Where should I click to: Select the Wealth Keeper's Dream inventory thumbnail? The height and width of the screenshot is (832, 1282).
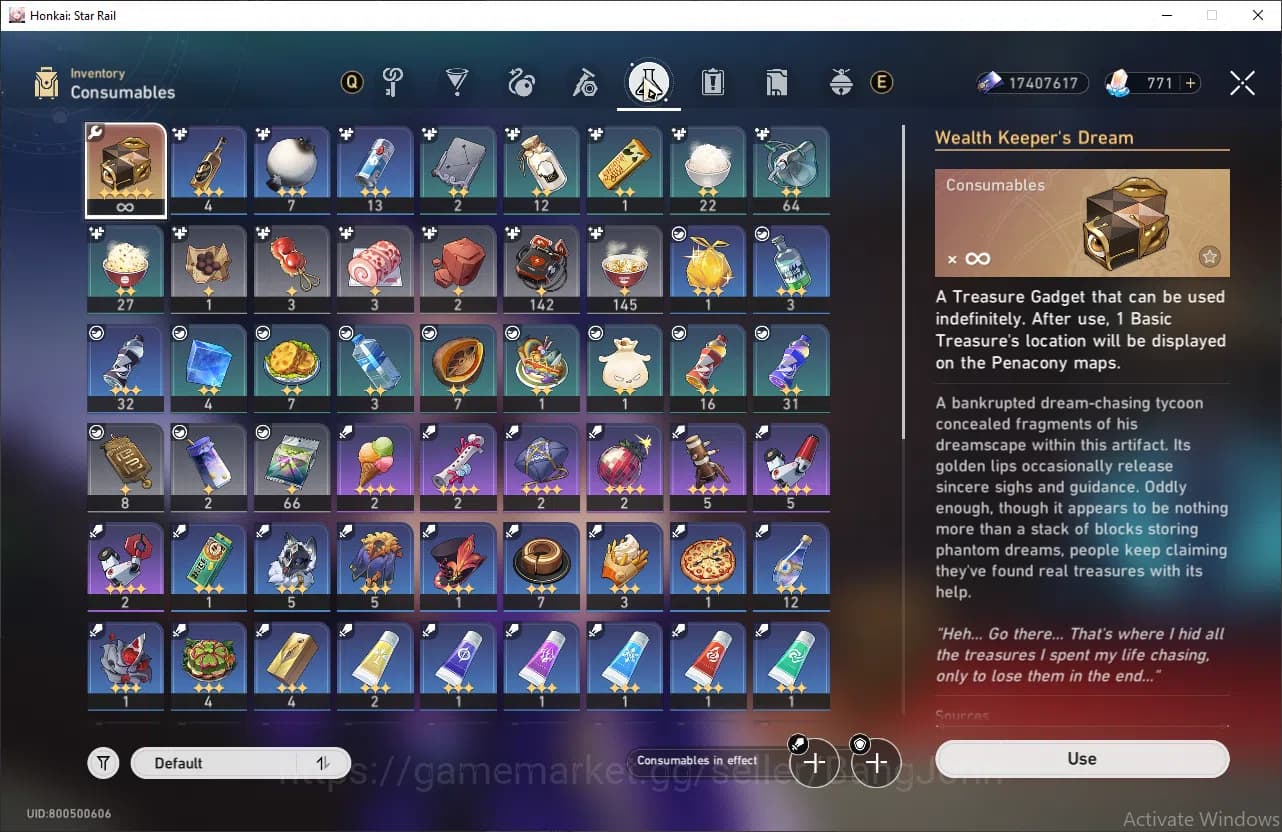[125, 168]
